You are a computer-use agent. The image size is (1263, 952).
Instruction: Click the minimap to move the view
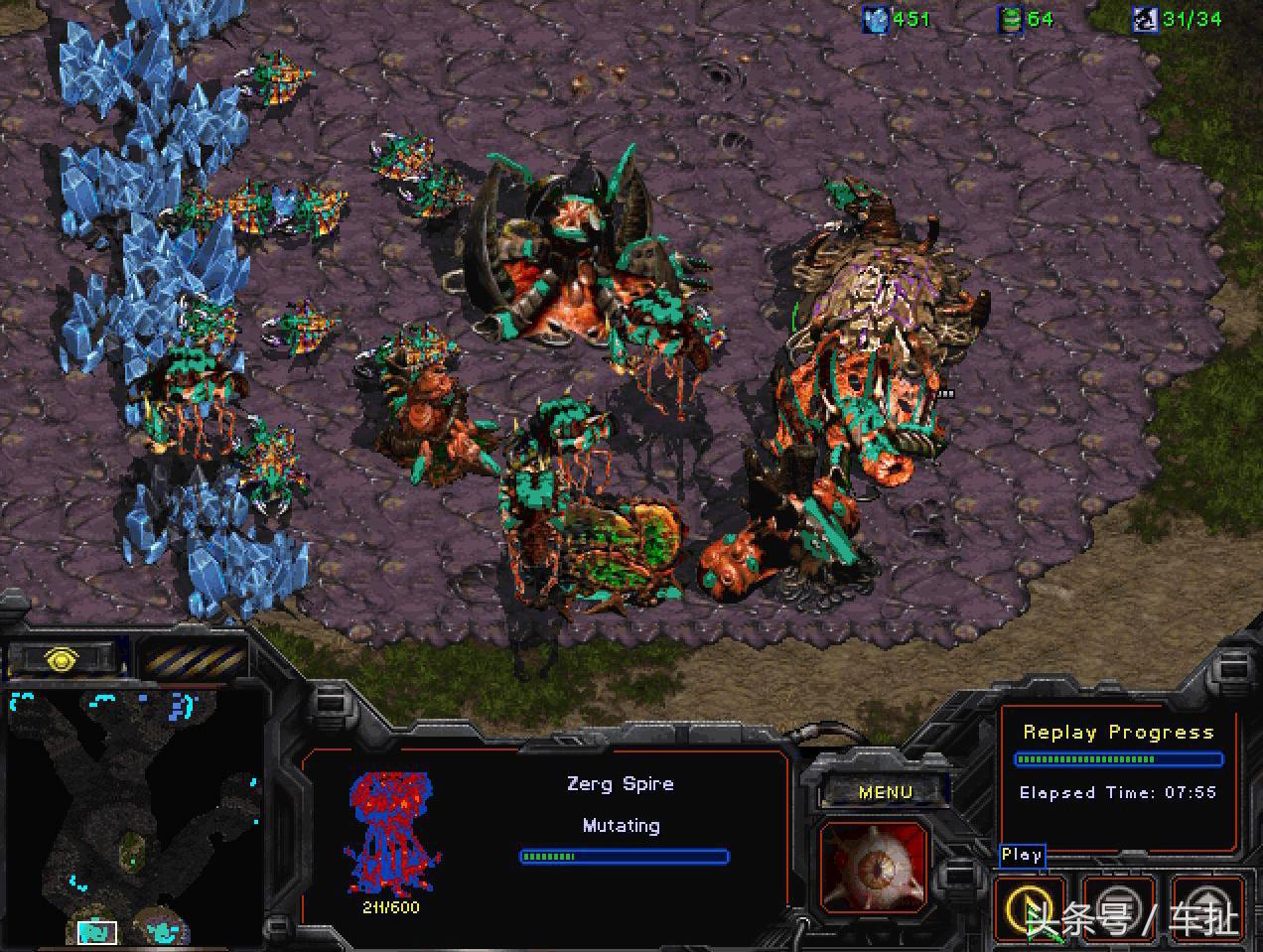tap(134, 814)
